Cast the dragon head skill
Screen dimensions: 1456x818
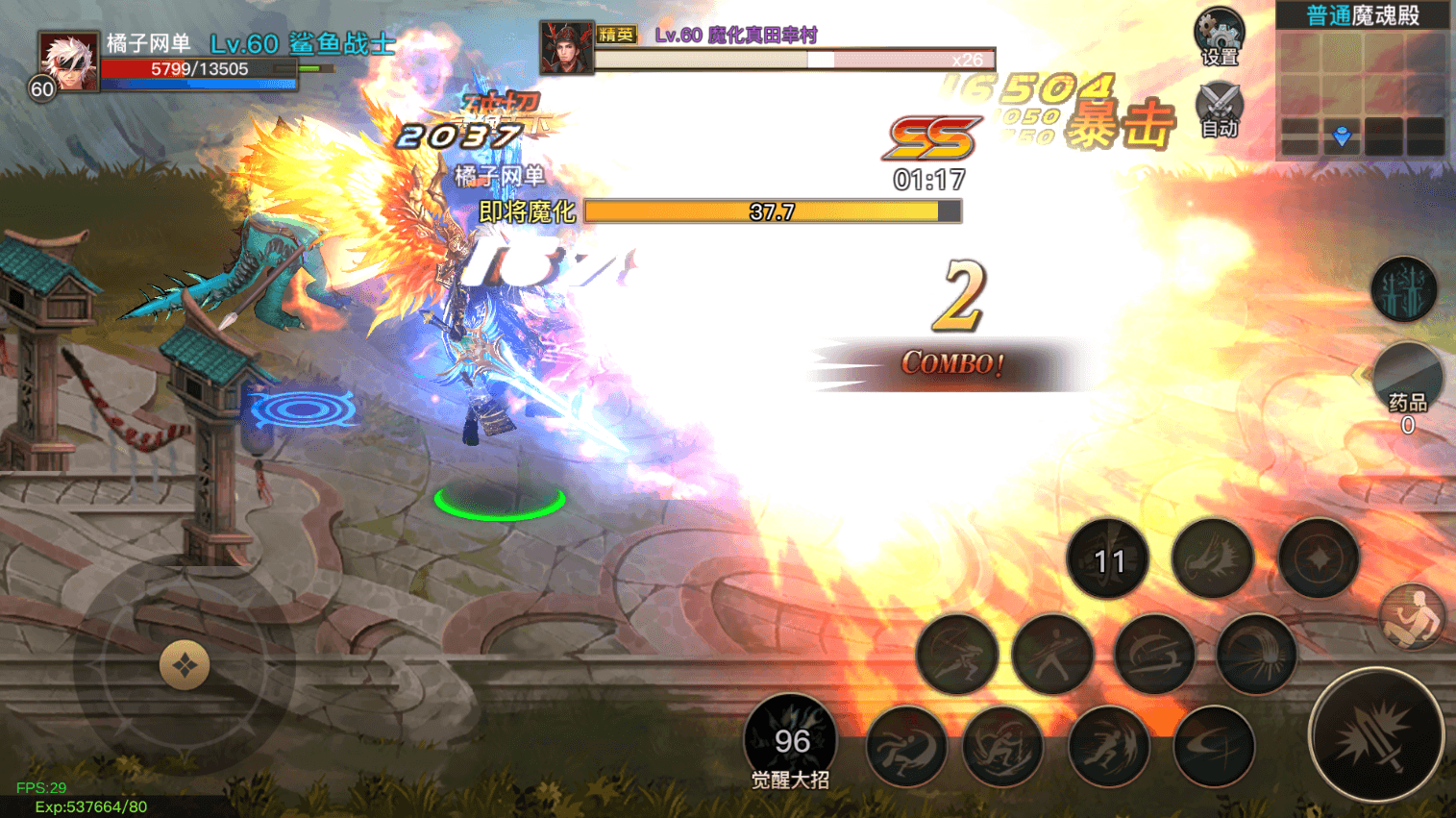(x=1213, y=559)
